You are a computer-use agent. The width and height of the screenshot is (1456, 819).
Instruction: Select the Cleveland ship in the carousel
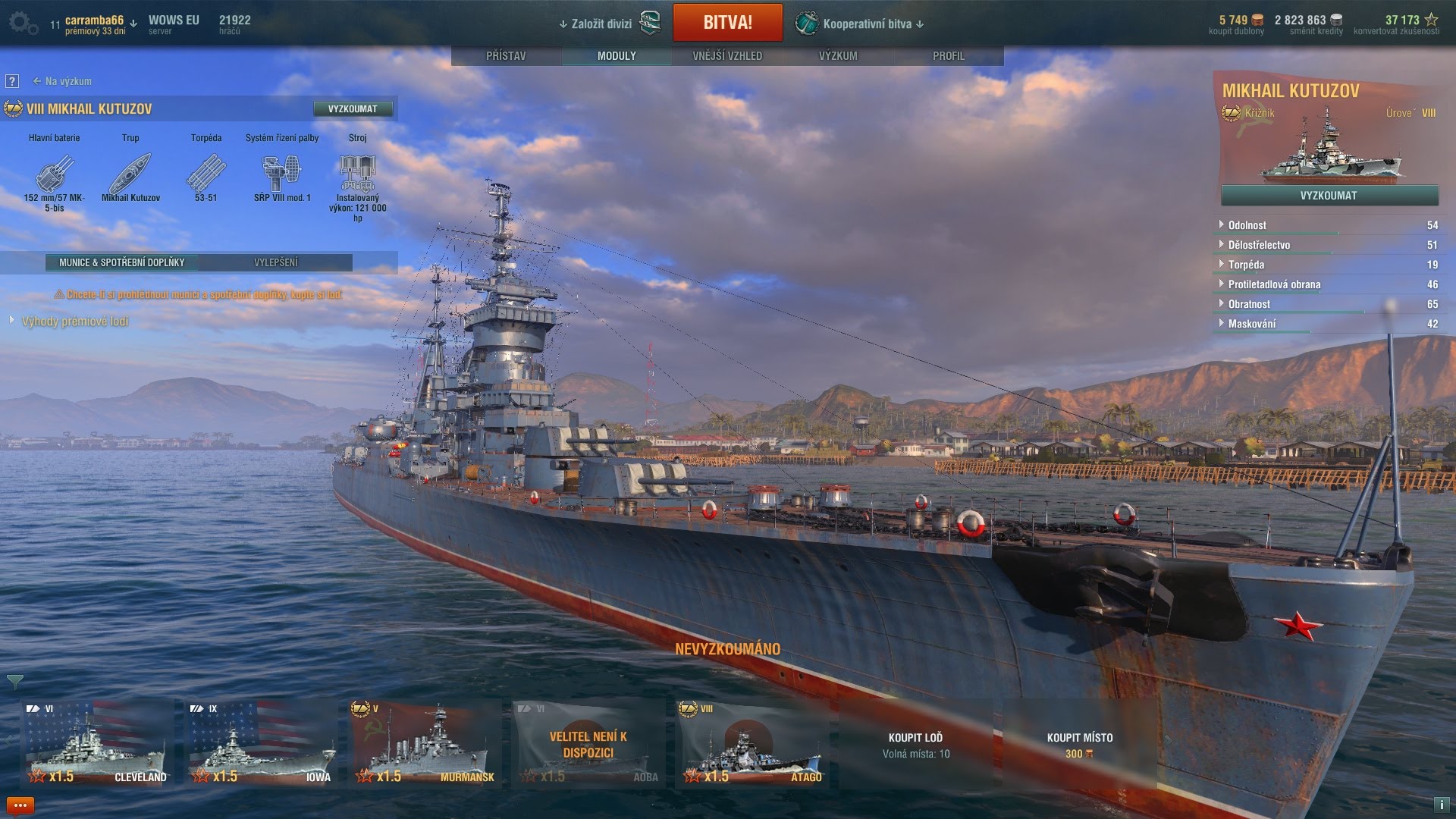click(x=97, y=743)
